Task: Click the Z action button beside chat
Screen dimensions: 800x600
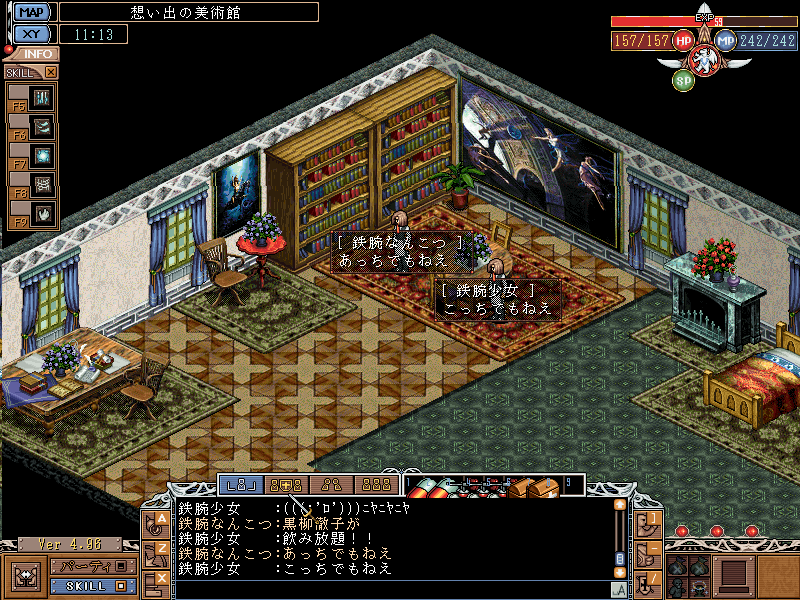Action: click(158, 551)
